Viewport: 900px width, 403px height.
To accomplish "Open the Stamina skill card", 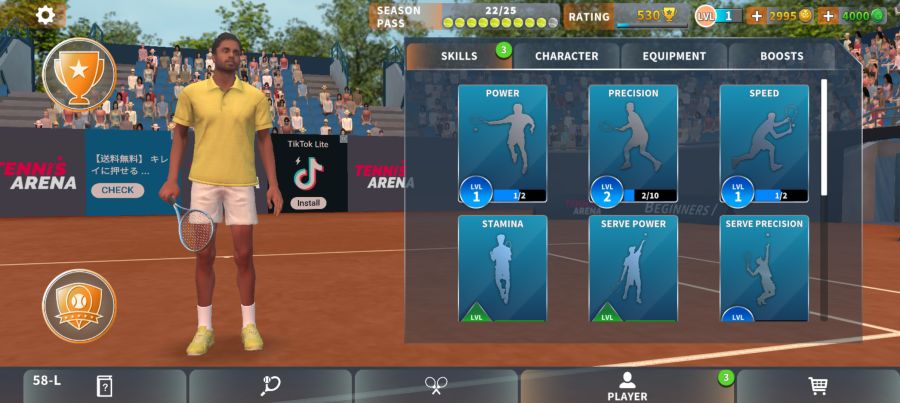I will [502, 268].
